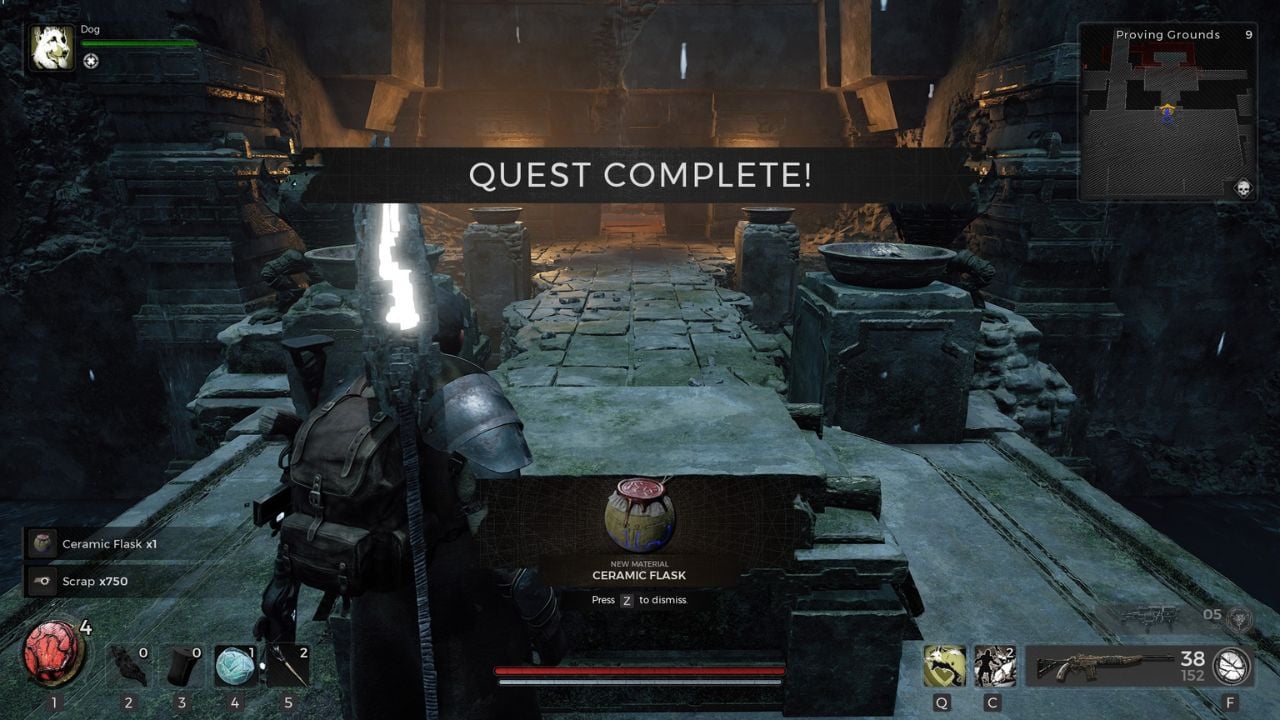Toggle the gear emblem under Dog's health bar

click(x=90, y=61)
